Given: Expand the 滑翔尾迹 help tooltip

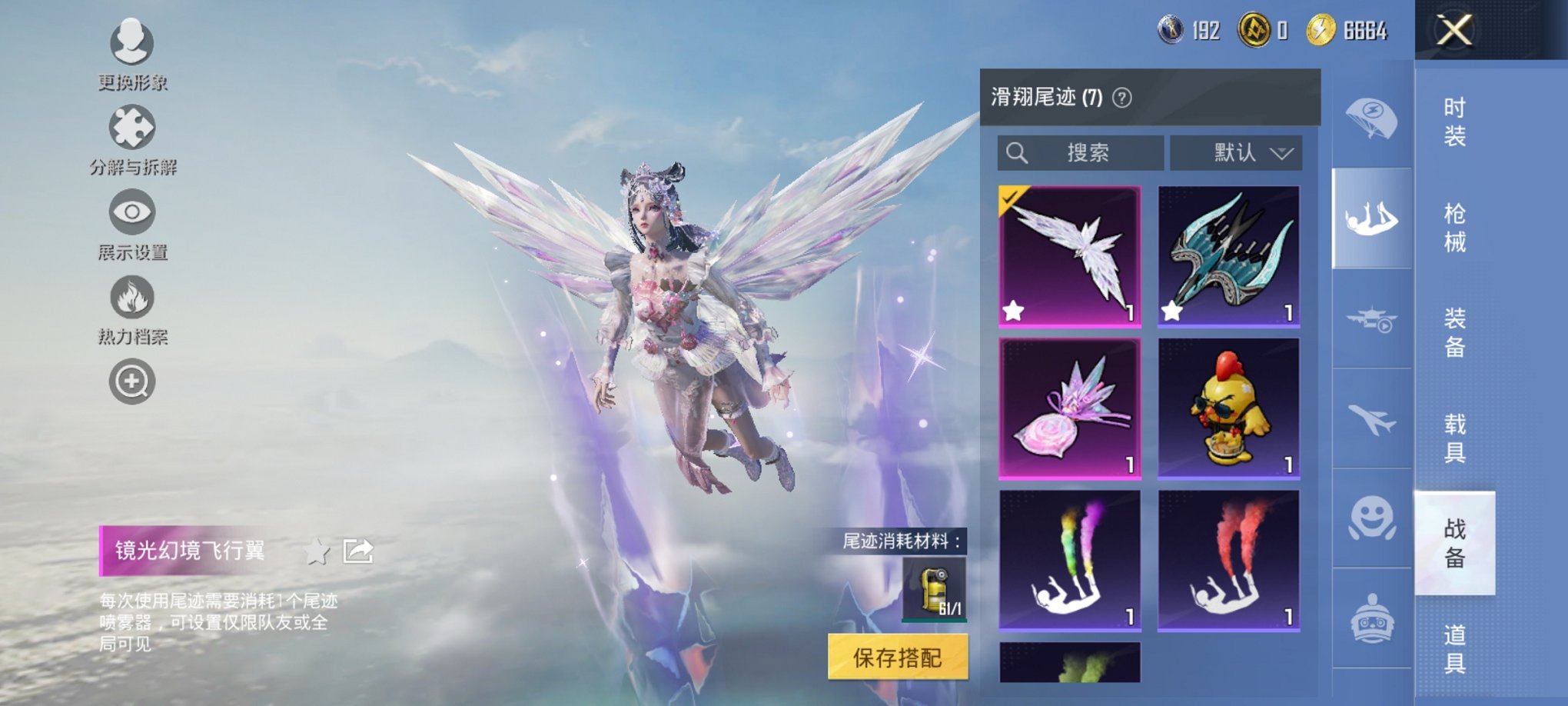Looking at the screenshot, I should coord(1122,96).
